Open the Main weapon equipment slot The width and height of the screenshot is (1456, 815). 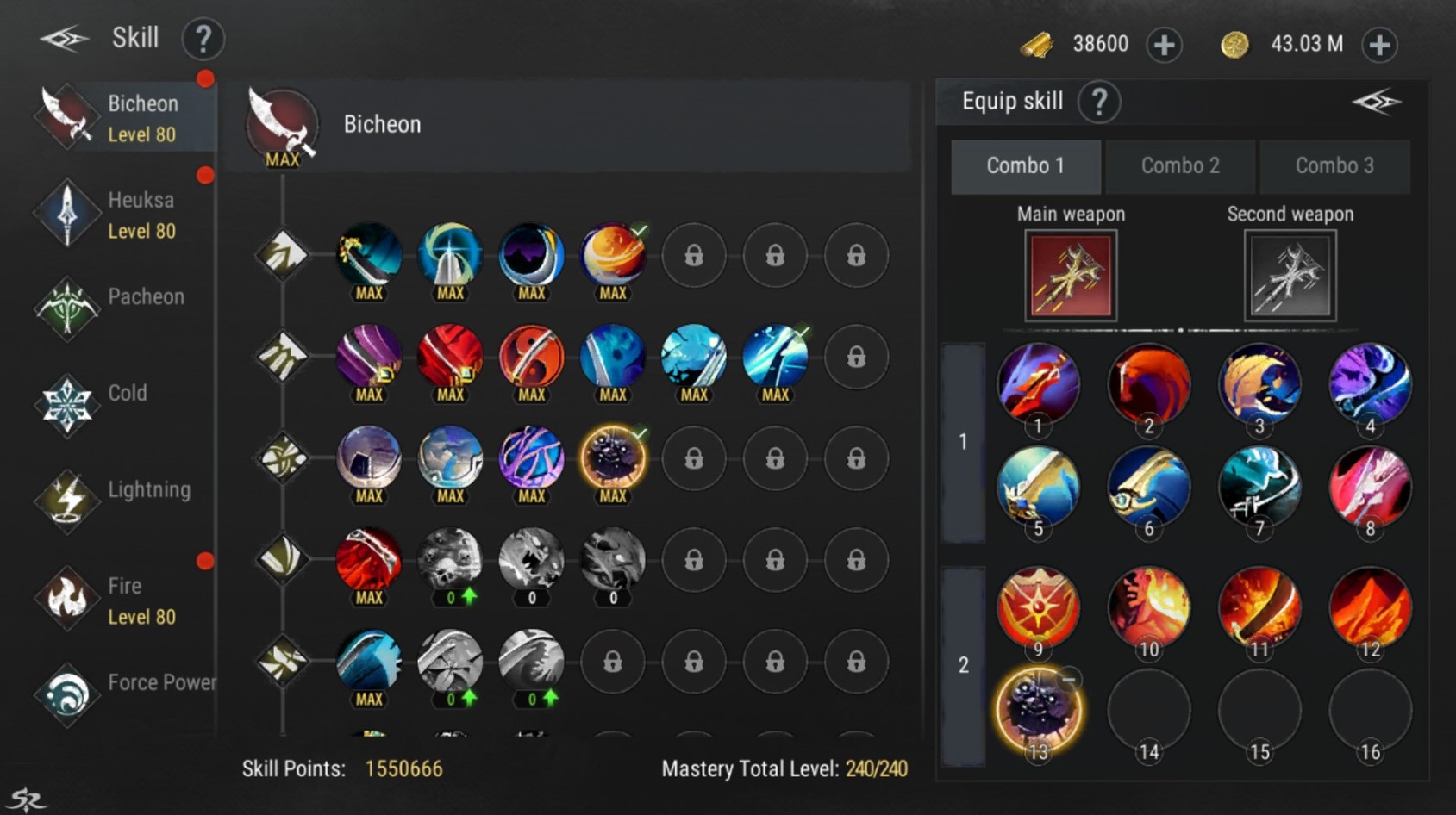point(1070,275)
